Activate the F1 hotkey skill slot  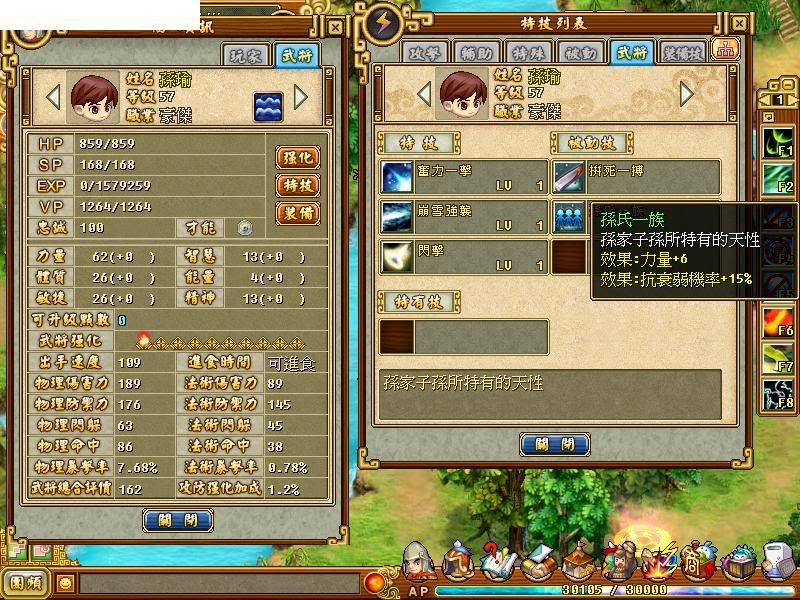[x=776, y=140]
